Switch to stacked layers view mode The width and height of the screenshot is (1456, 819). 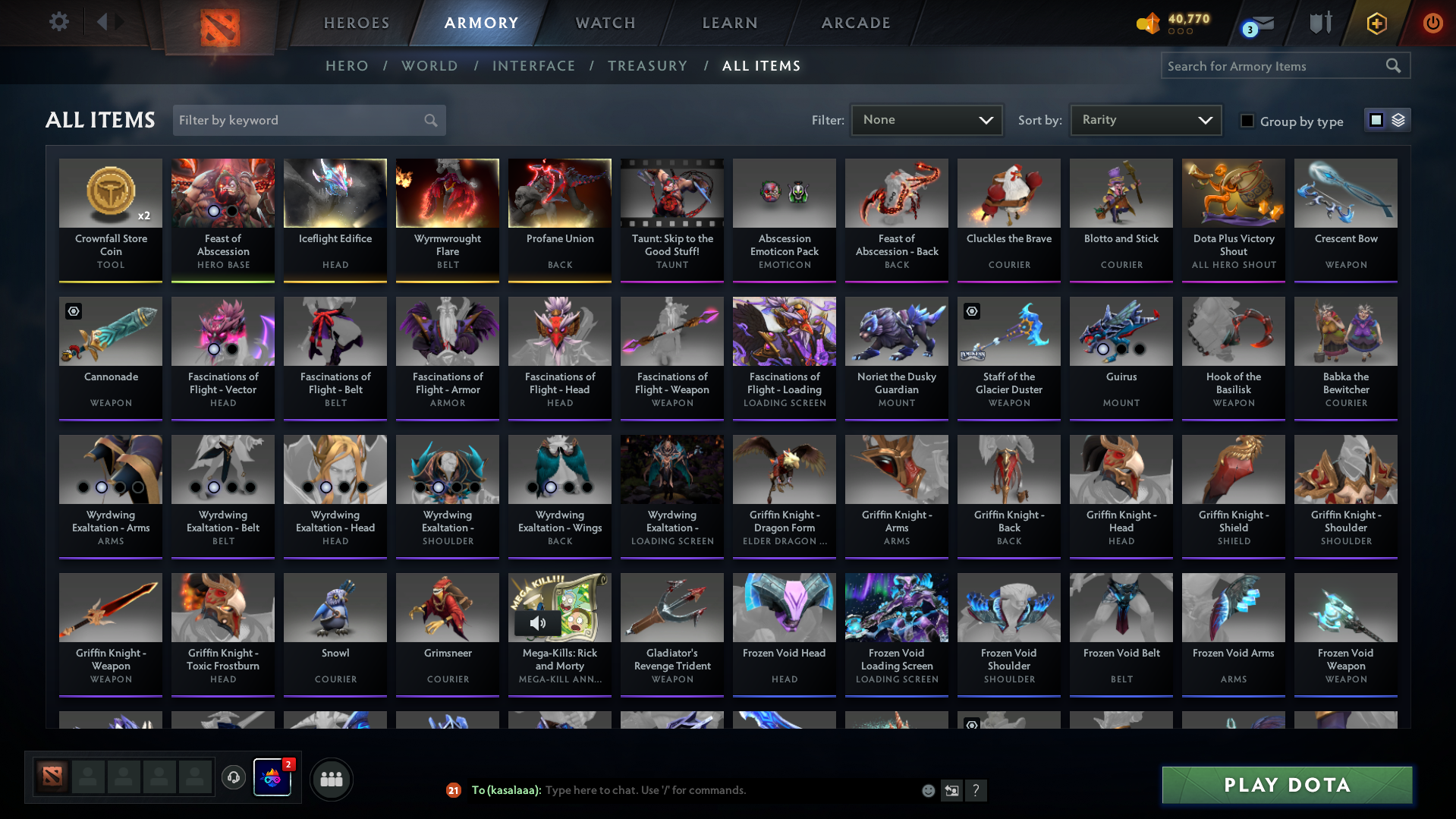[x=1397, y=120]
